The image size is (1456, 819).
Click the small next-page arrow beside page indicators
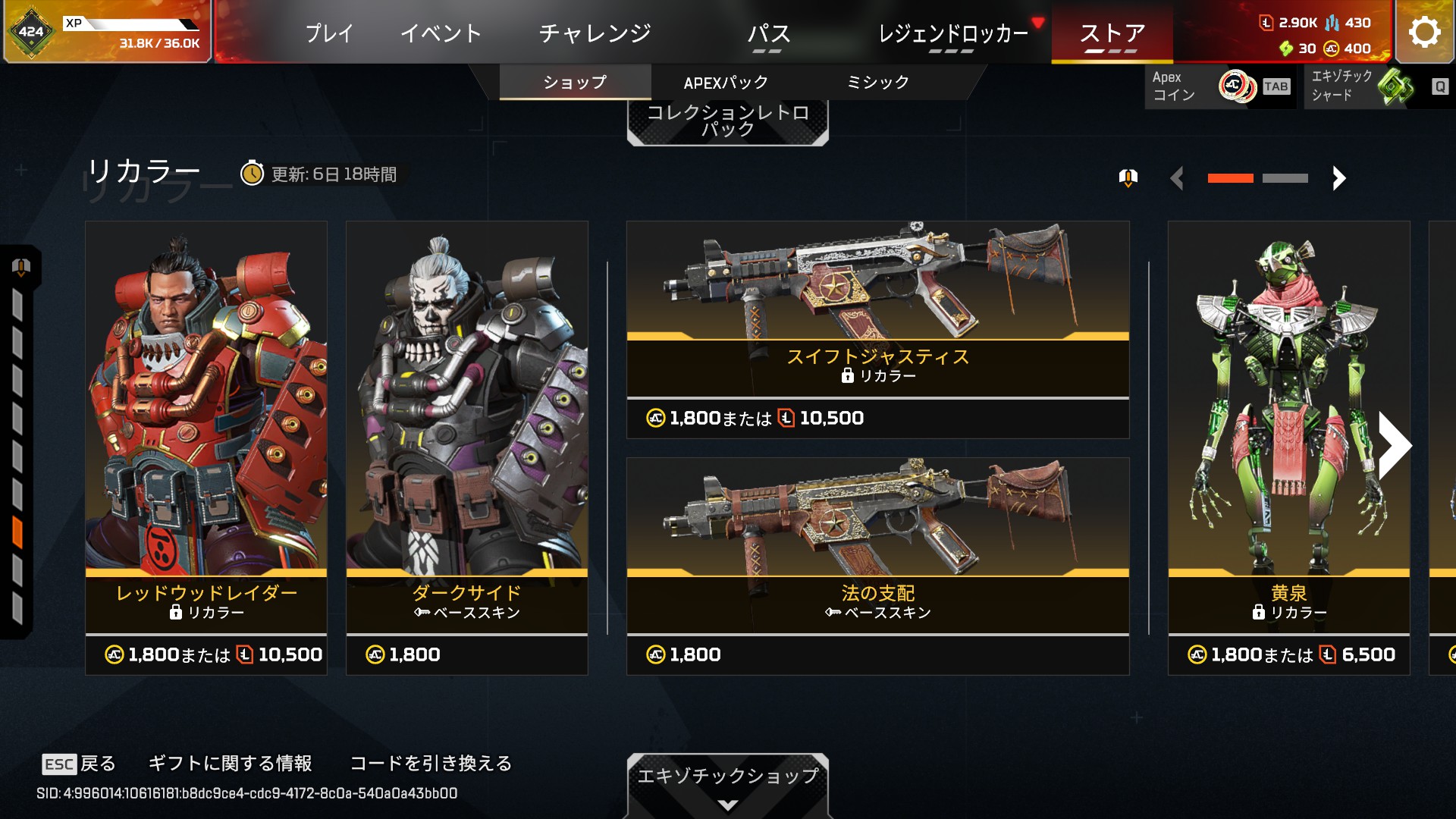[1338, 178]
